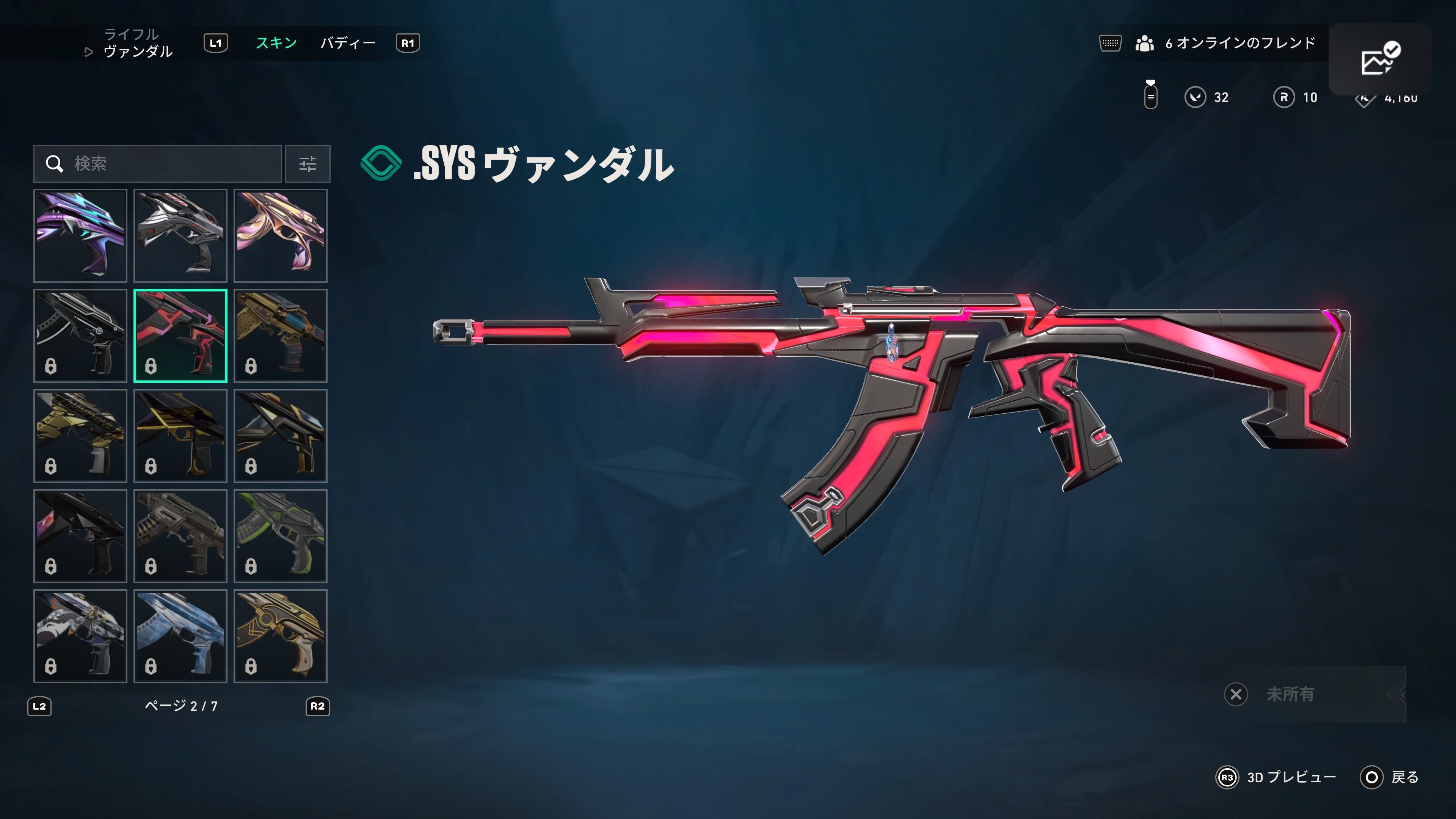Pick the blue ice-patterned Vandal thumbnail

[x=180, y=636]
